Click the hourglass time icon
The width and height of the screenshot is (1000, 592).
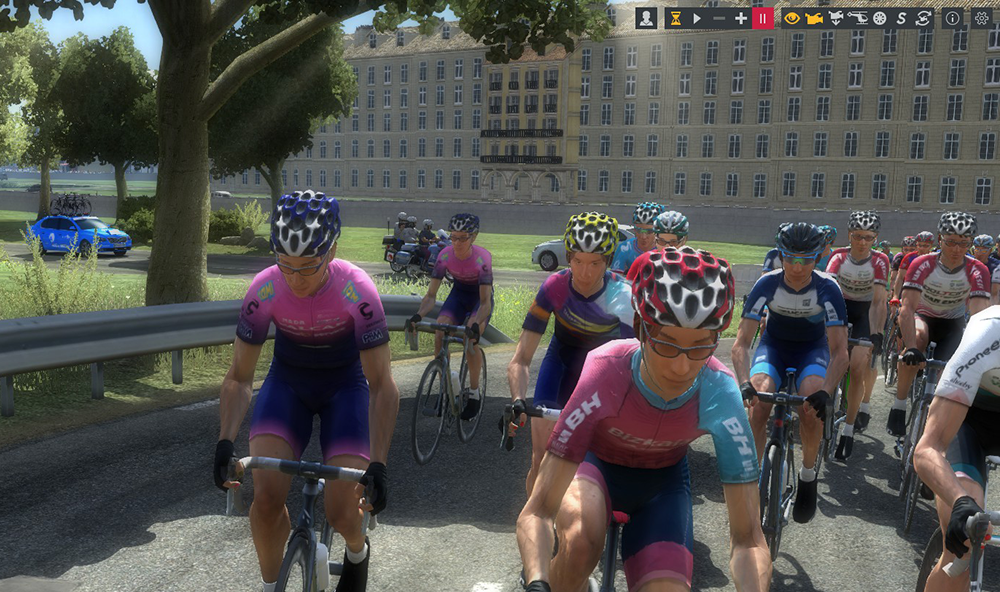click(676, 18)
